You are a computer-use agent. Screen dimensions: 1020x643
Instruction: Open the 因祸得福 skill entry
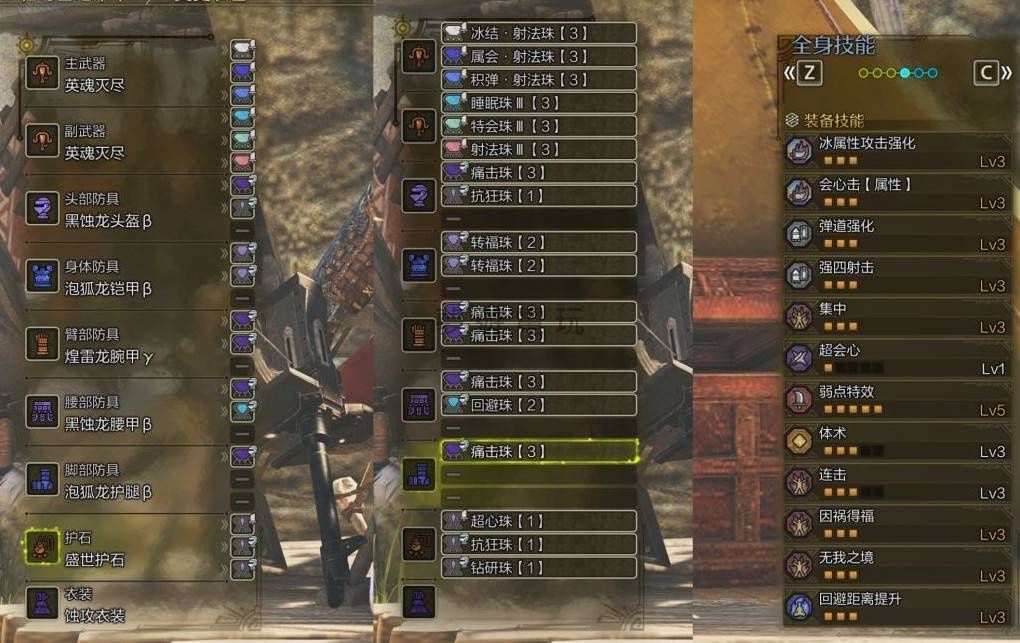(x=897, y=524)
